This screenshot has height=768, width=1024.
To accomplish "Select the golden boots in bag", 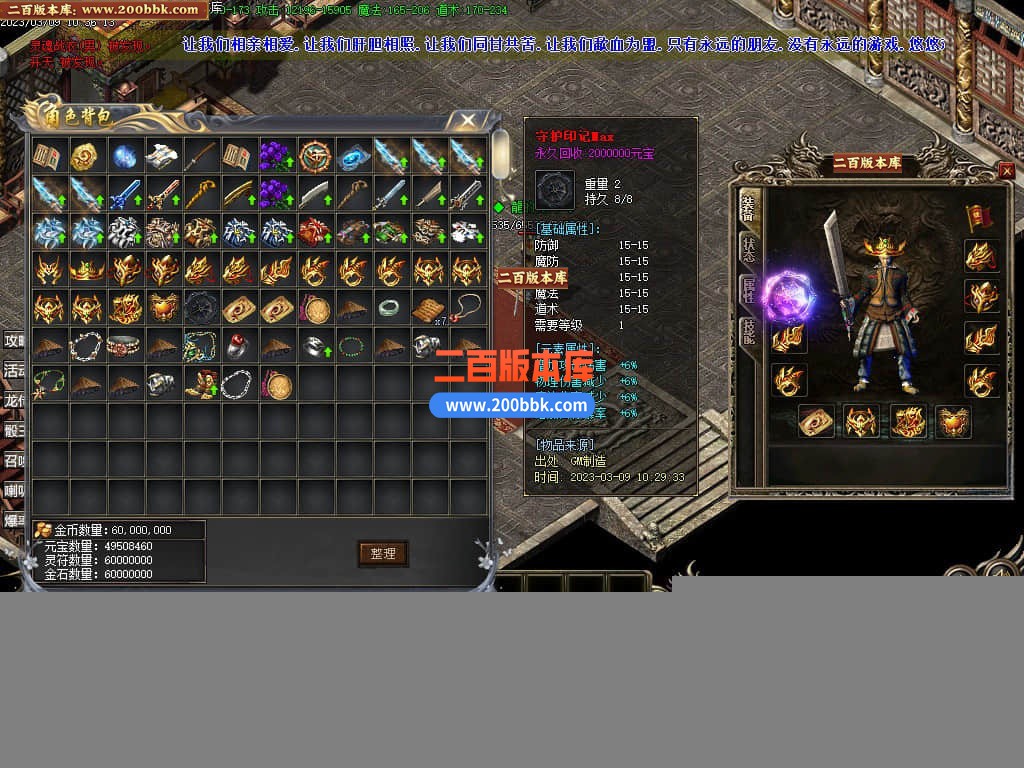I will pos(200,383).
